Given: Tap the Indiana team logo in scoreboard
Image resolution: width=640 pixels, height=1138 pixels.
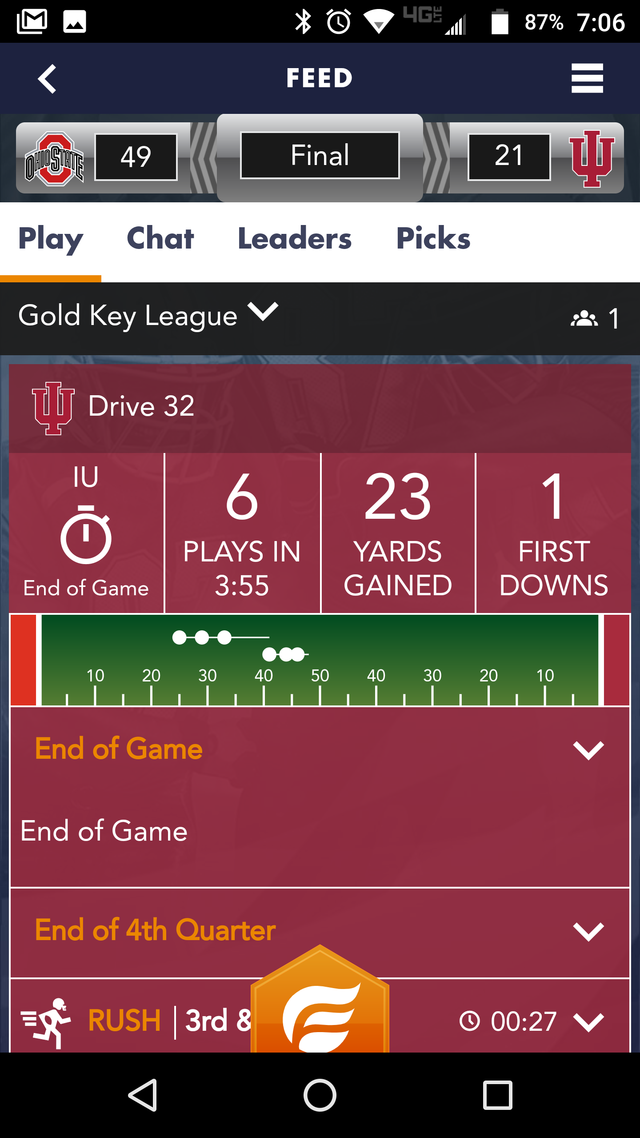Looking at the screenshot, I should click(591, 158).
